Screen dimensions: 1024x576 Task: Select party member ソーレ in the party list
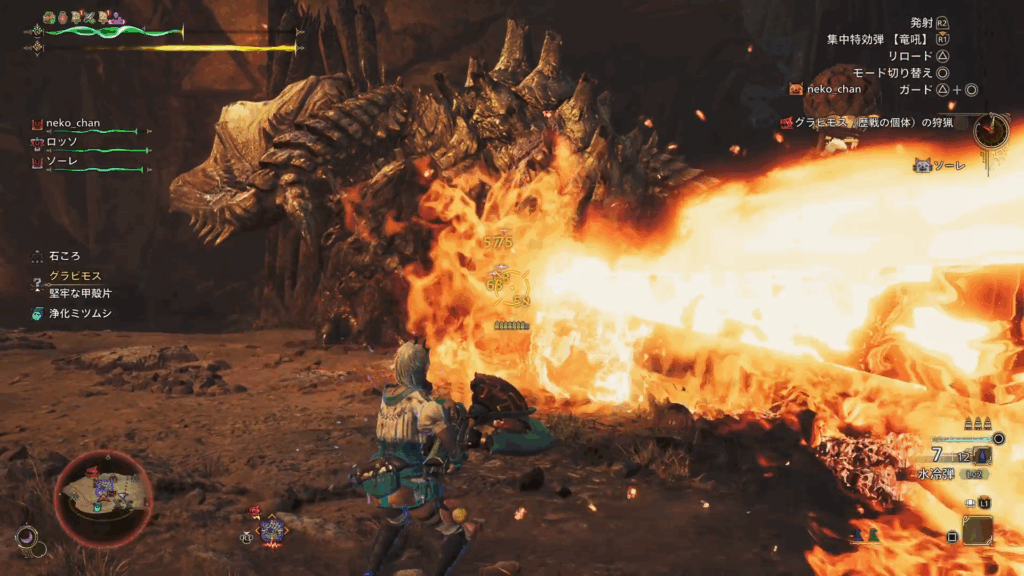coord(62,160)
